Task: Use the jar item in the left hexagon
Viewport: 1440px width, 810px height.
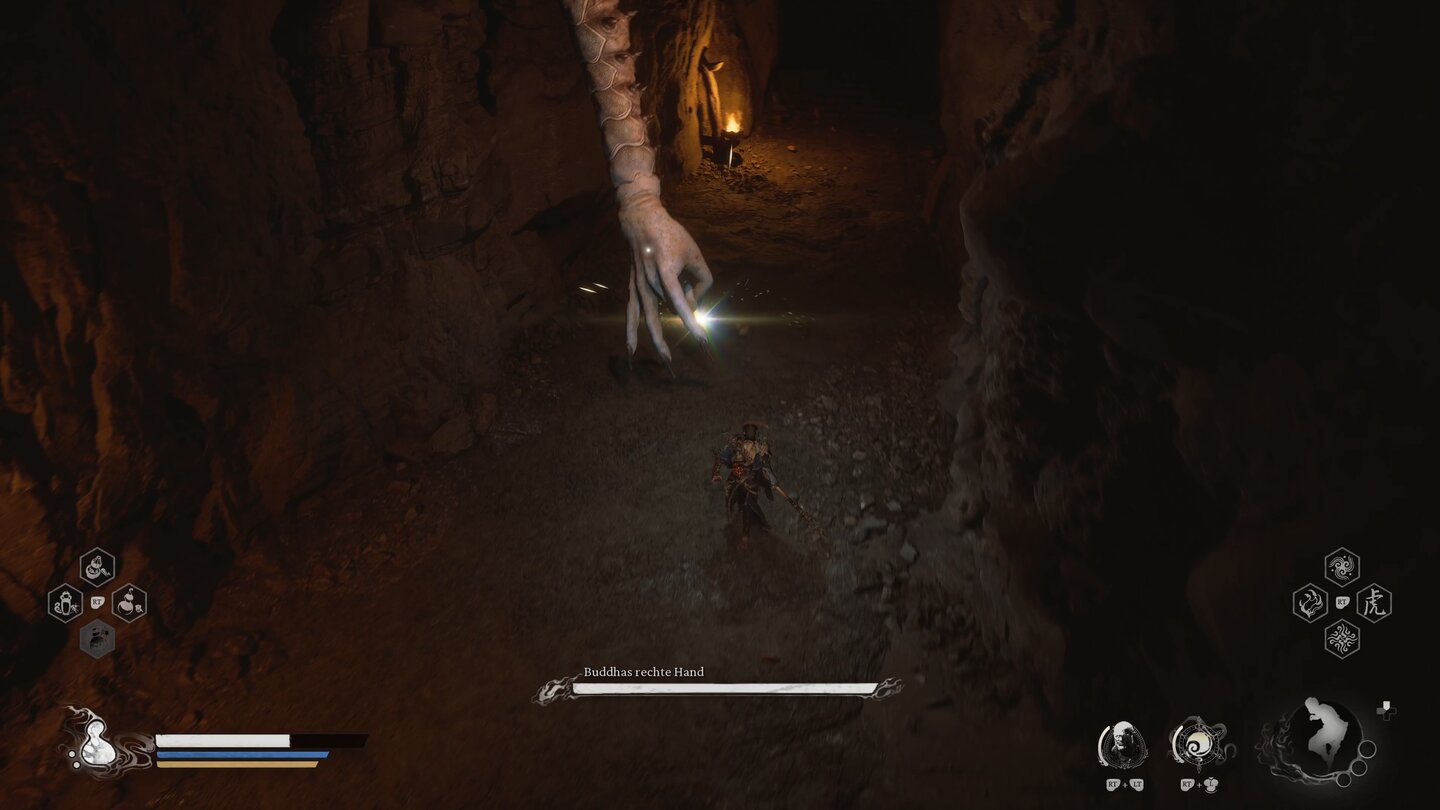Action: 65,603
